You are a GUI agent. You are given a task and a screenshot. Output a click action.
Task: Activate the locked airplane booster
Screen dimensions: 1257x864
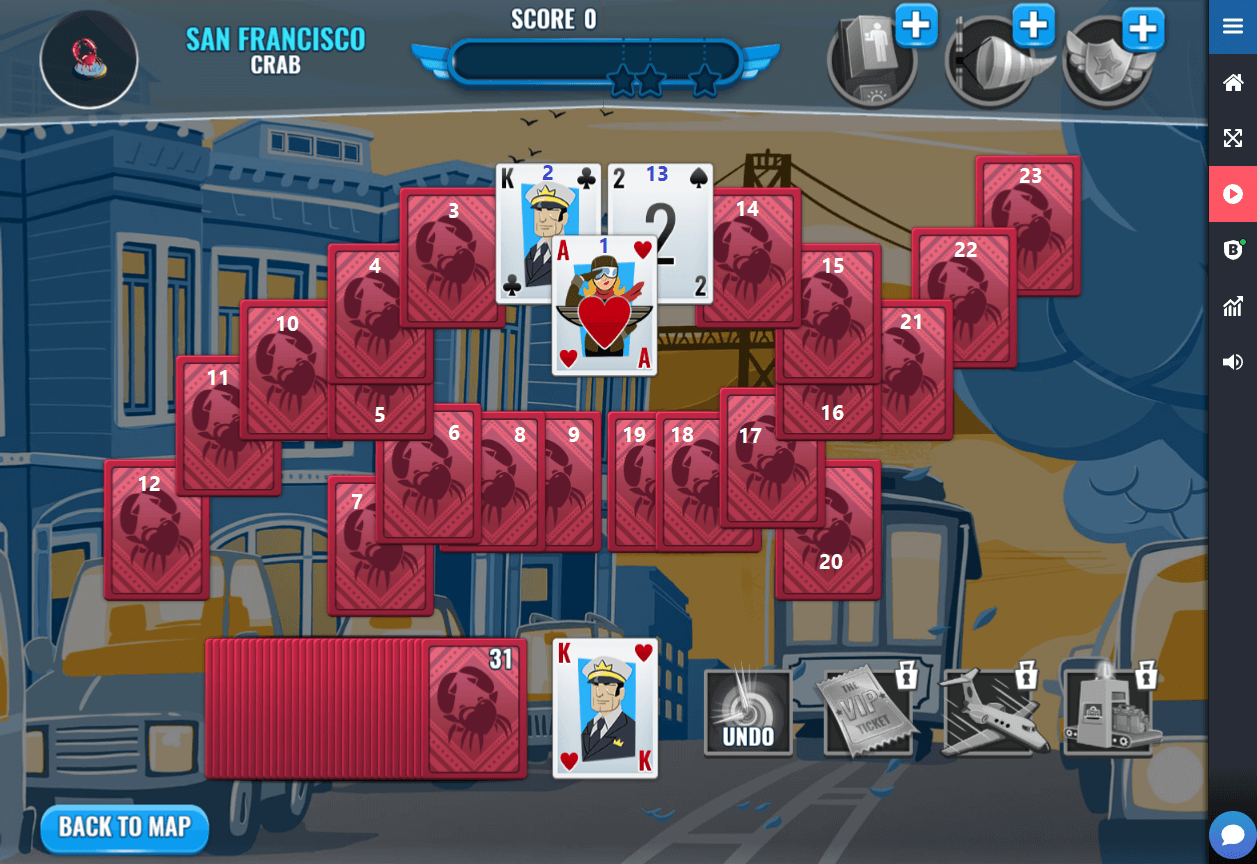click(x=993, y=711)
